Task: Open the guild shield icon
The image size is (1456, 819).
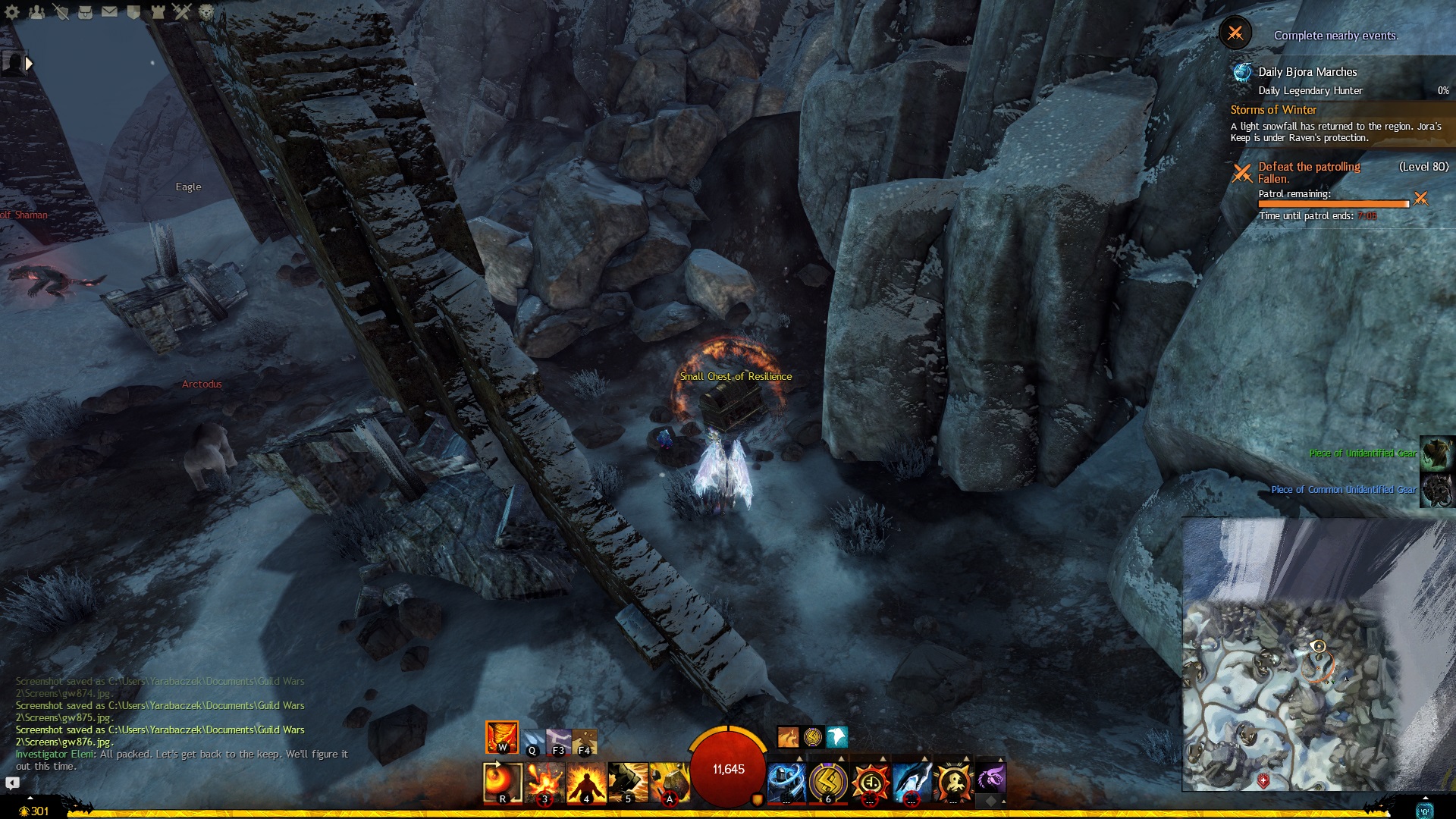Action: point(134,12)
